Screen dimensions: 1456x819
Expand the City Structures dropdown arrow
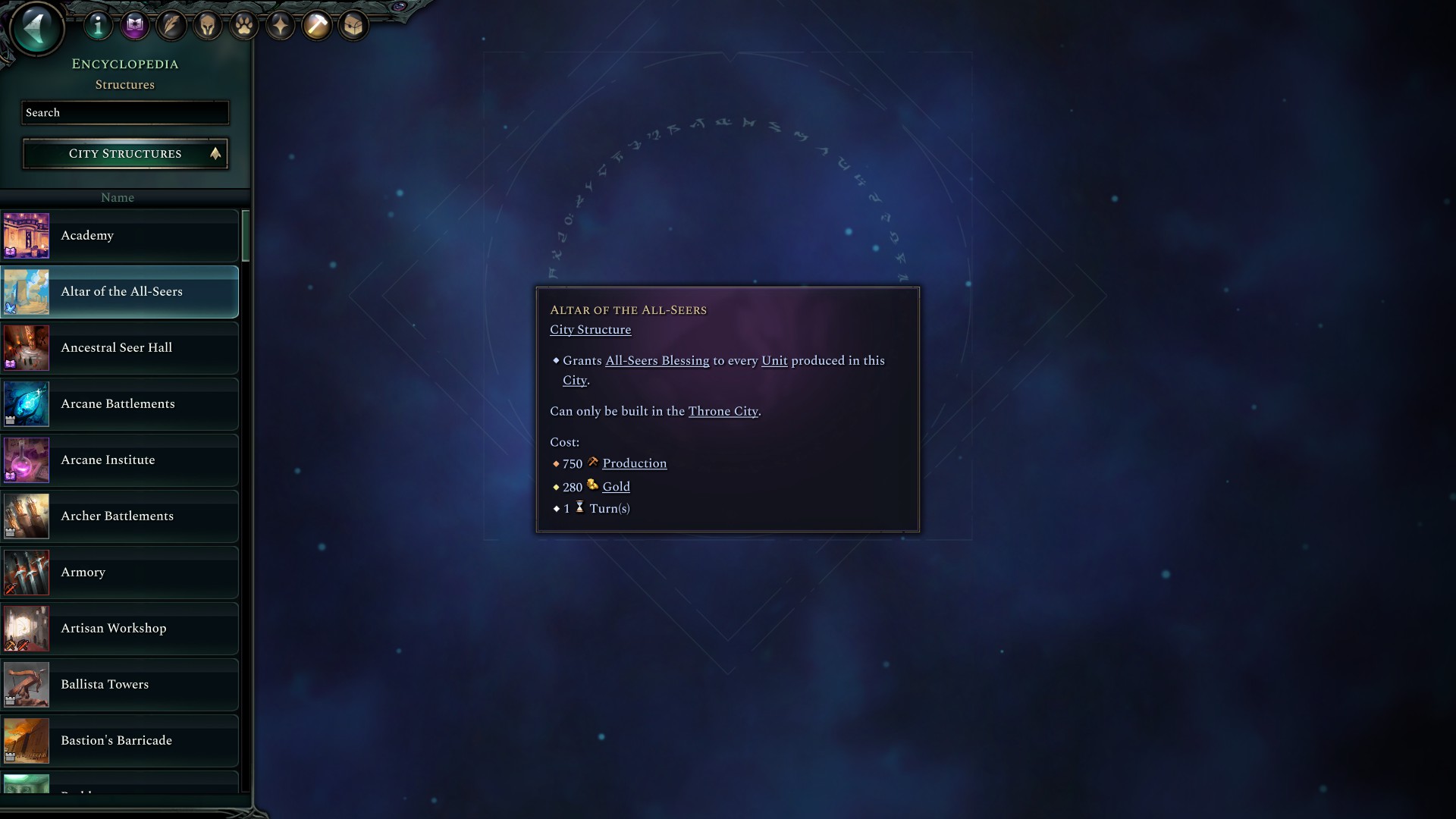(215, 154)
